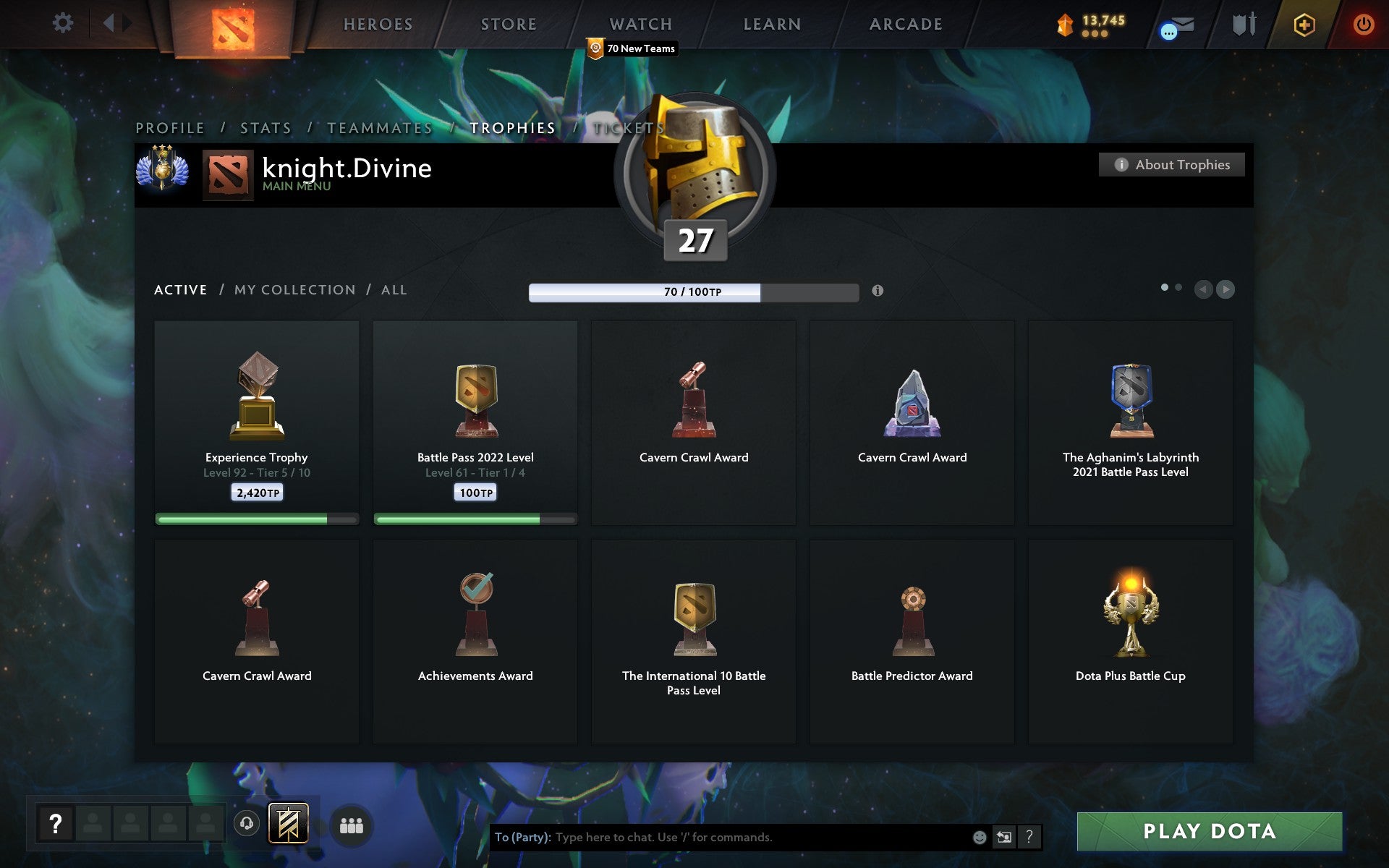Click the headset voice chat icon

[246, 822]
